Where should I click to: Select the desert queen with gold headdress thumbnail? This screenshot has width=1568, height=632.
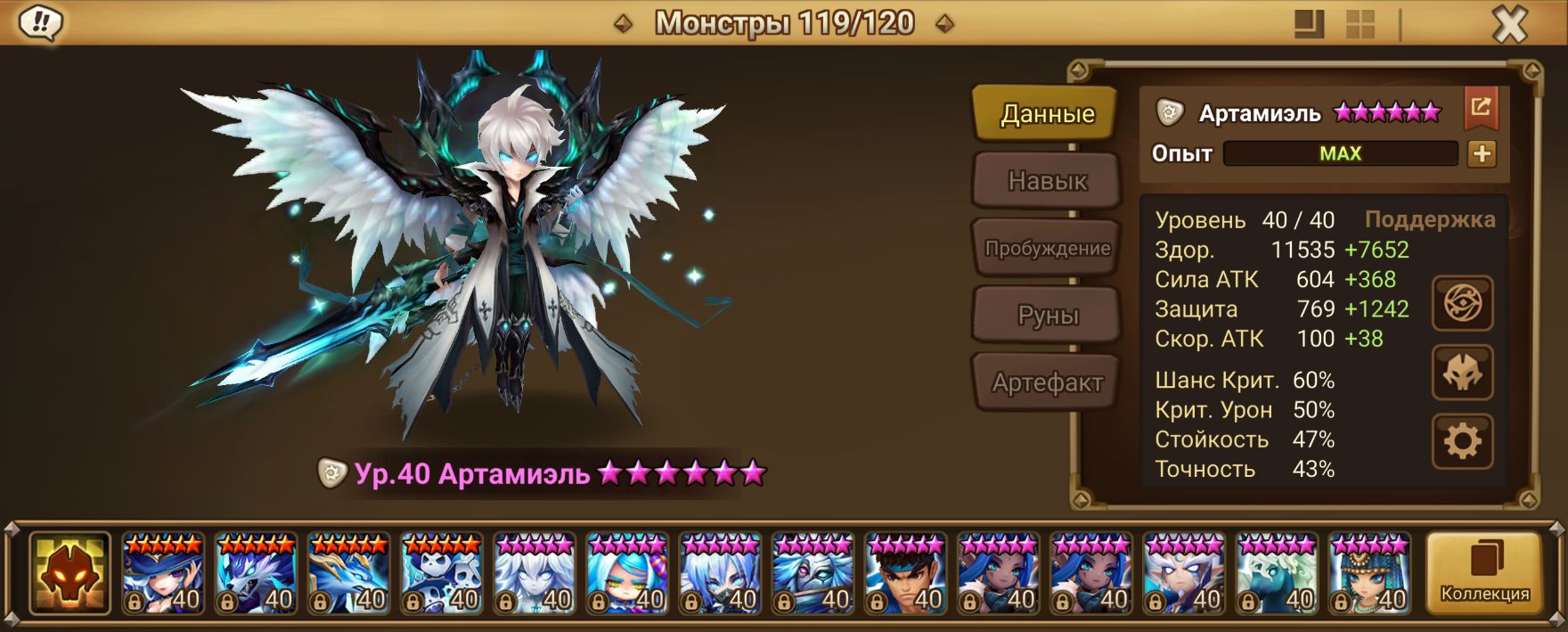[1369, 573]
